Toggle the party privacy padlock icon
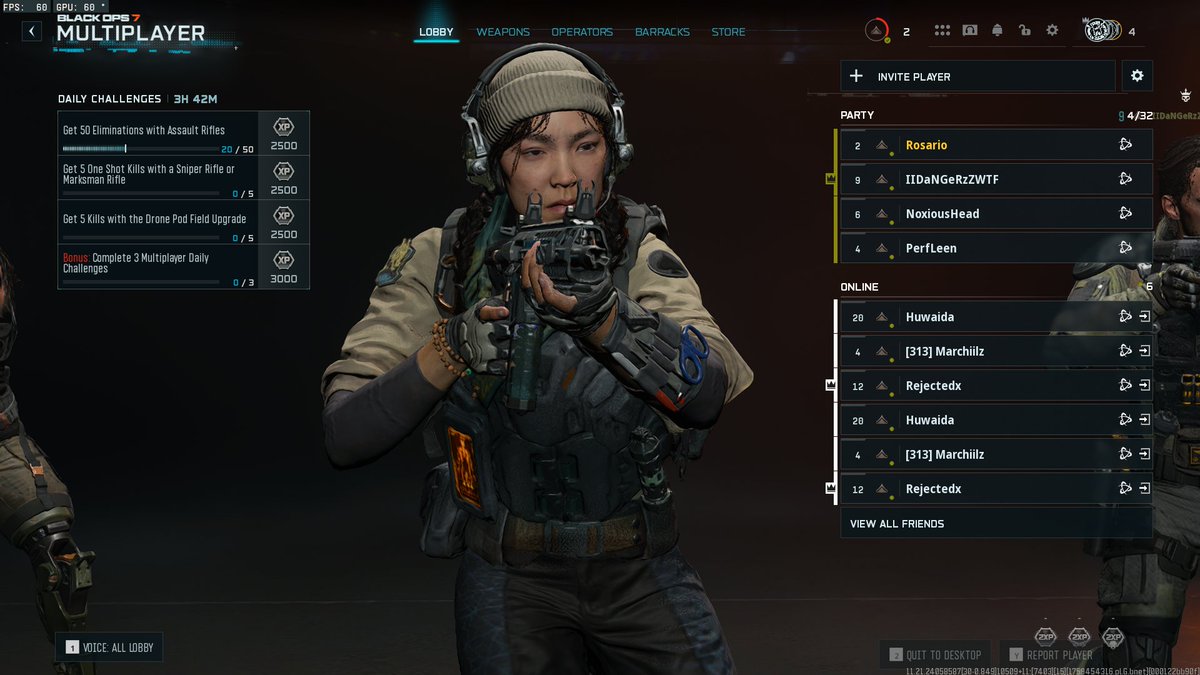The height and width of the screenshot is (675, 1200). (1024, 31)
